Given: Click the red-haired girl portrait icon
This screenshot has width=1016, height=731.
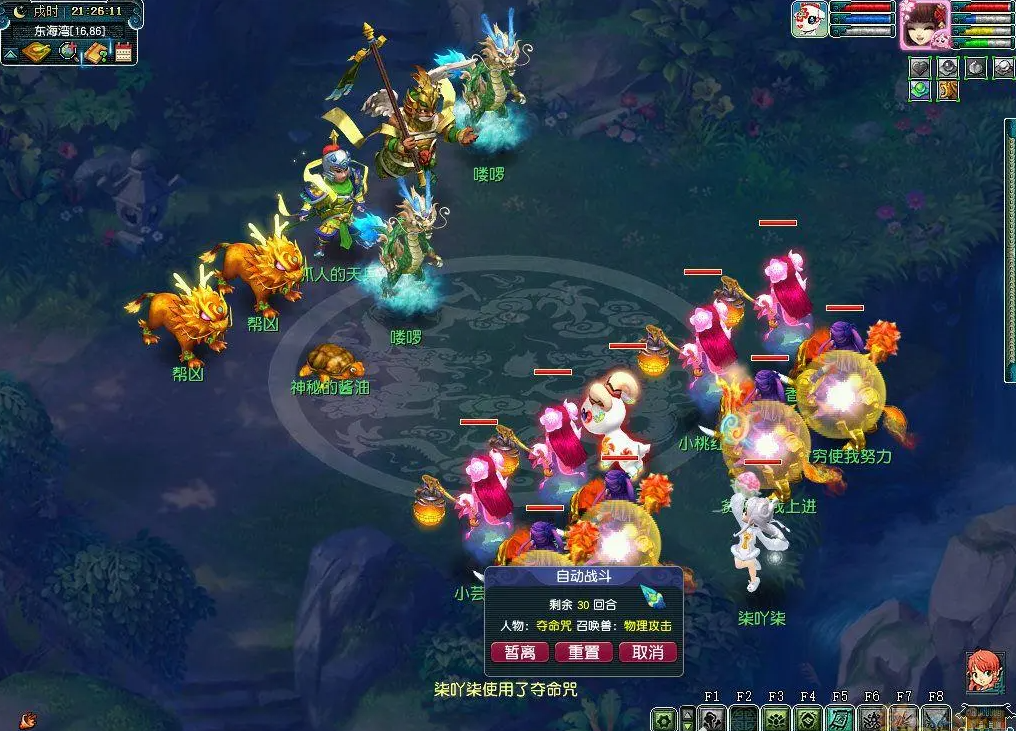Looking at the screenshot, I should 984,670.
